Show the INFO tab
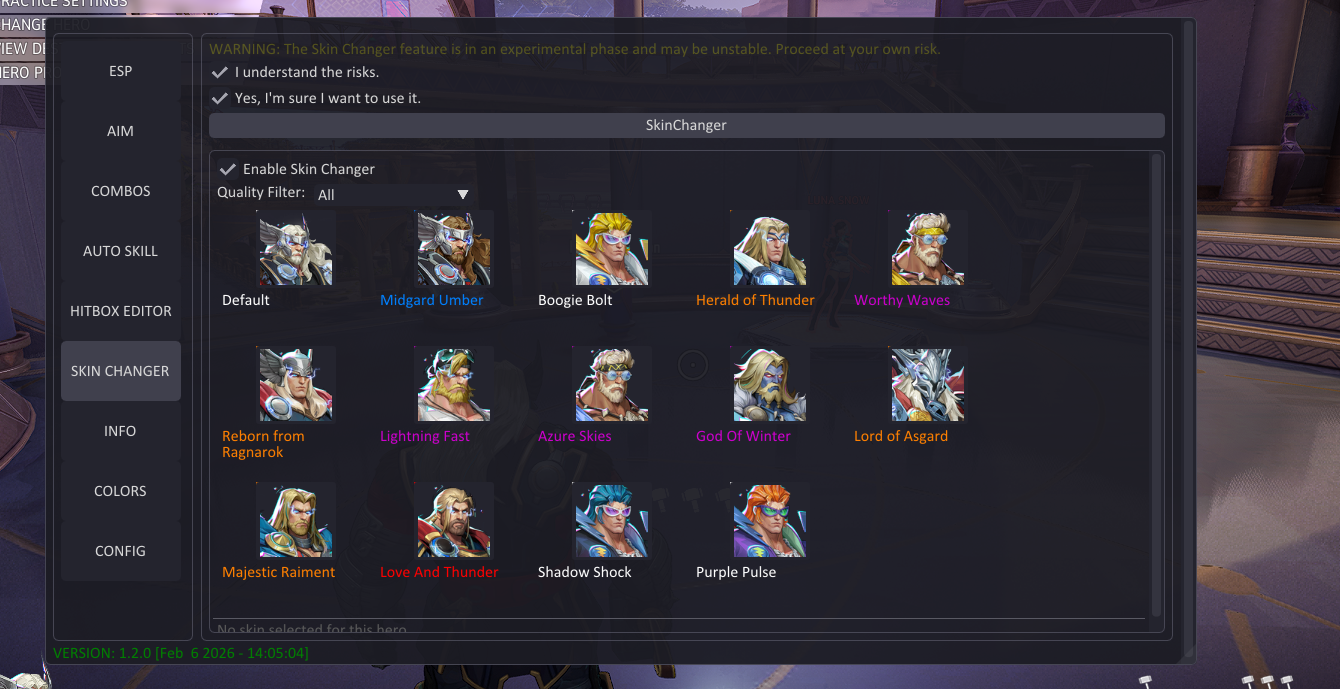The height and width of the screenshot is (689, 1340). [x=120, y=431]
